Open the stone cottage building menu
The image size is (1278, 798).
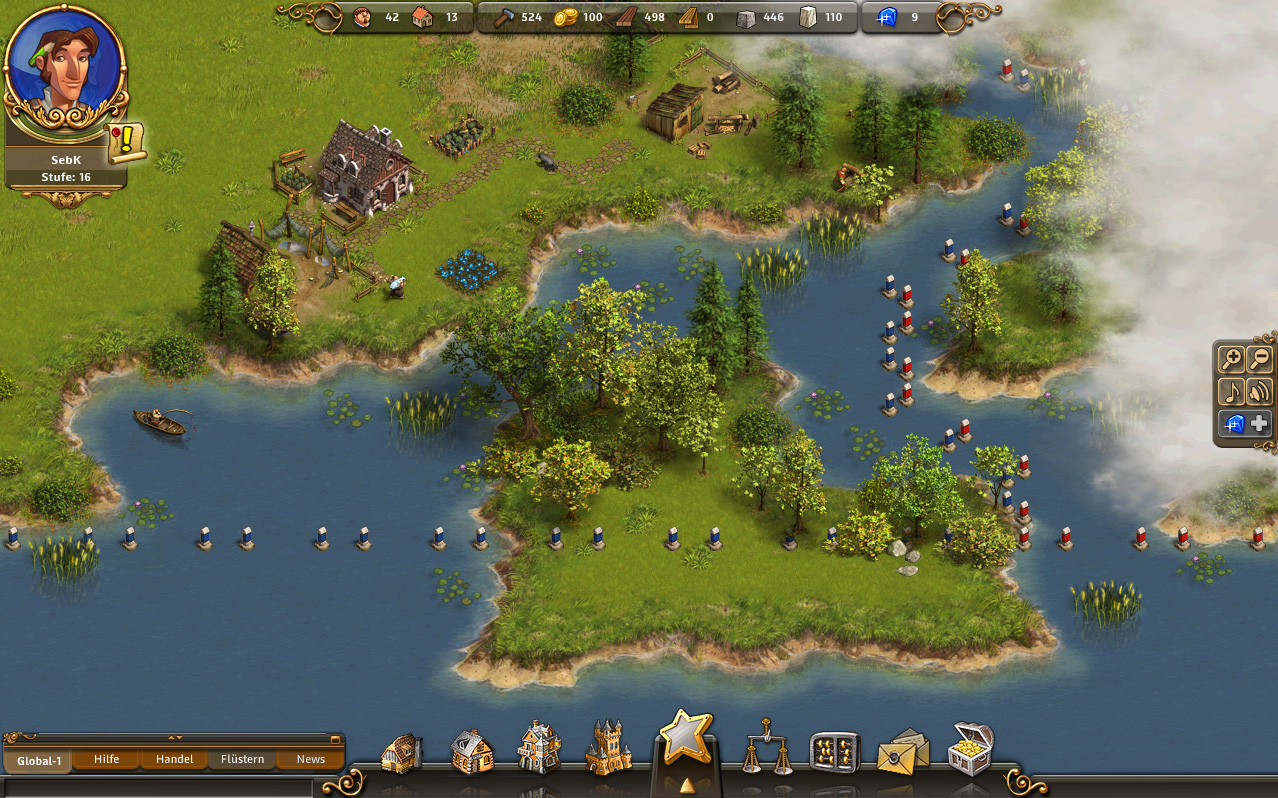(471, 751)
